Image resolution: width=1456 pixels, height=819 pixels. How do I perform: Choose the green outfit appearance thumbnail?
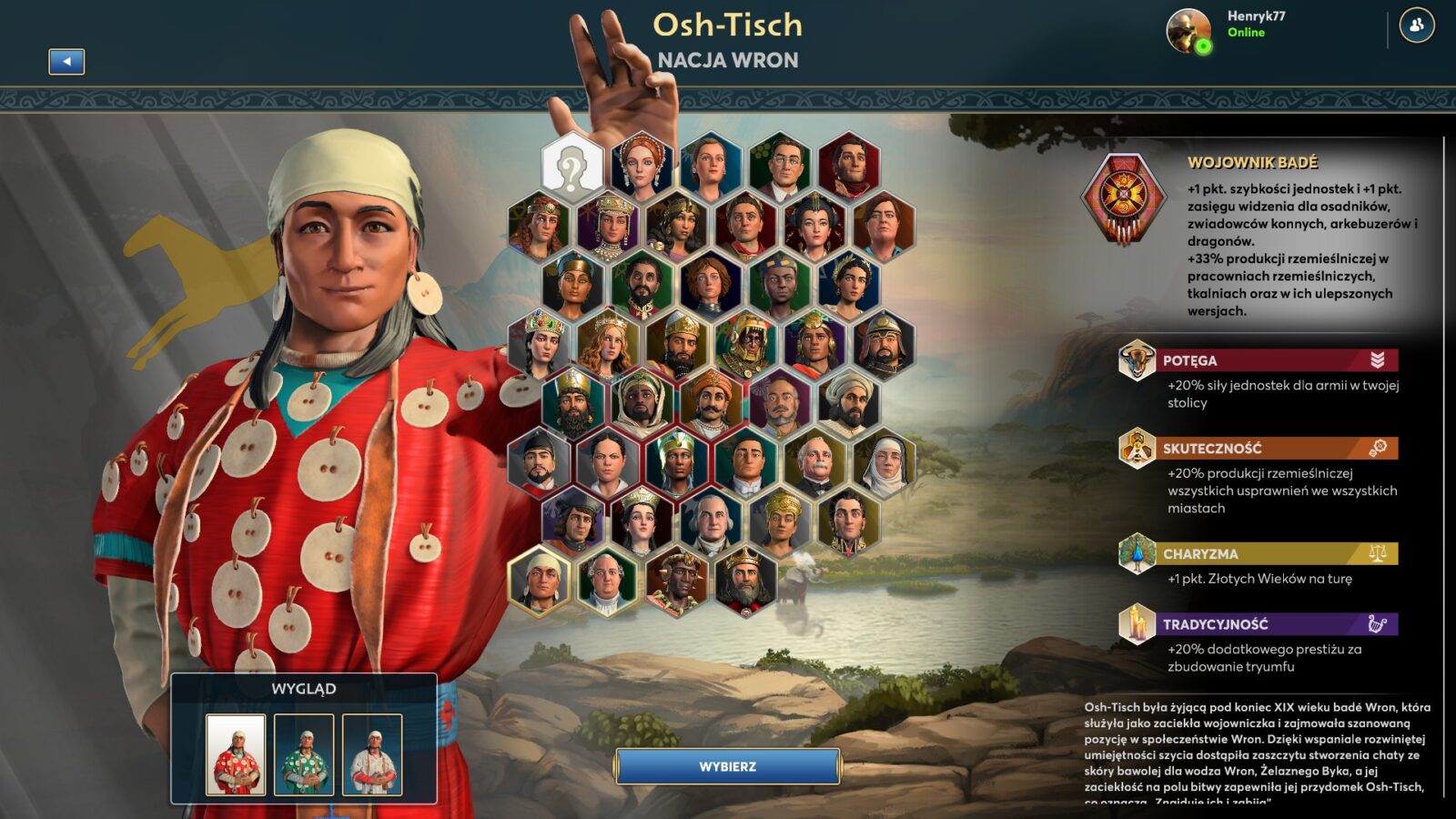pyautogui.click(x=304, y=754)
